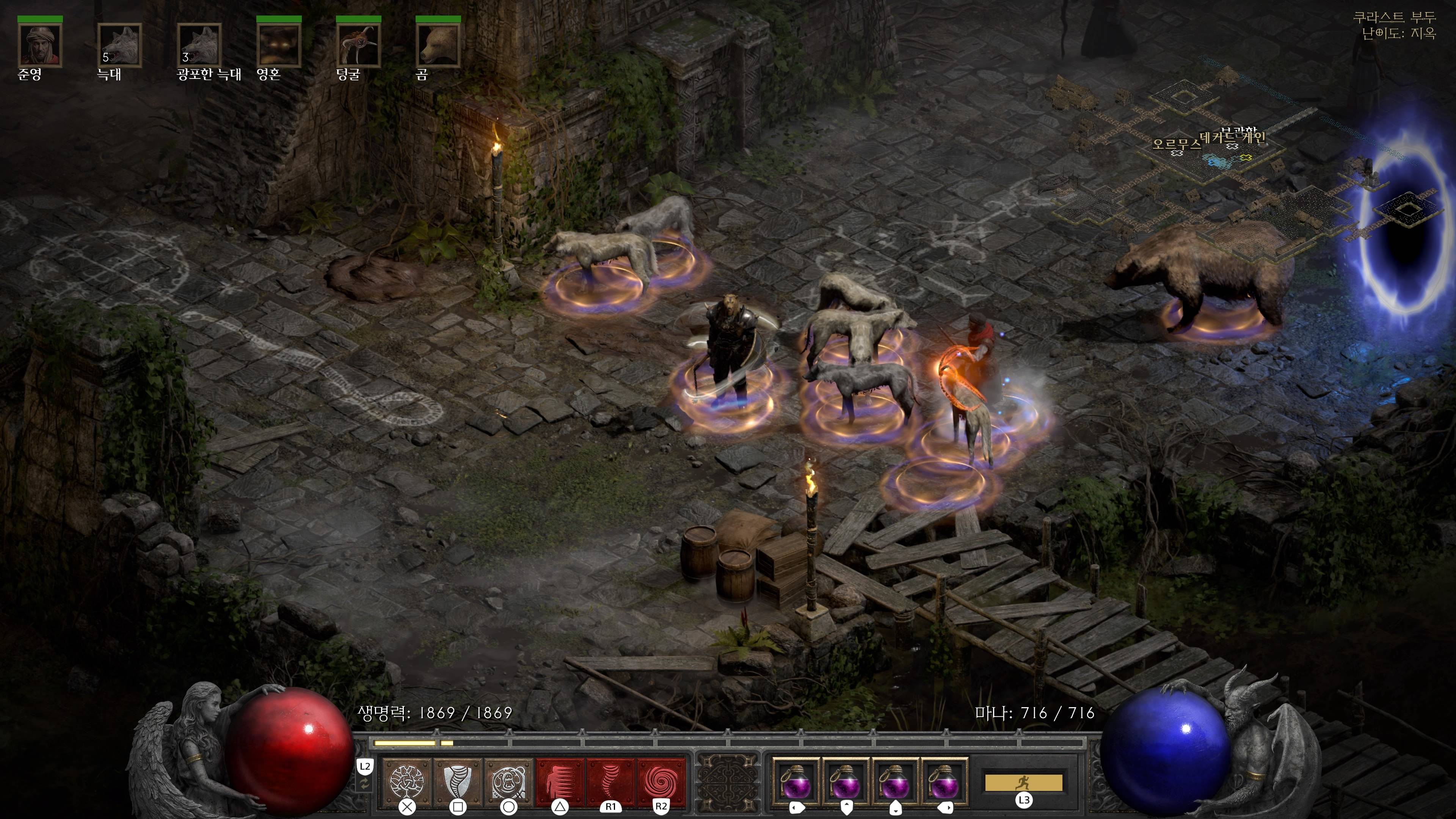Use the Summon Grizzly bear skill
The width and height of the screenshot is (1456, 819).
point(509,782)
